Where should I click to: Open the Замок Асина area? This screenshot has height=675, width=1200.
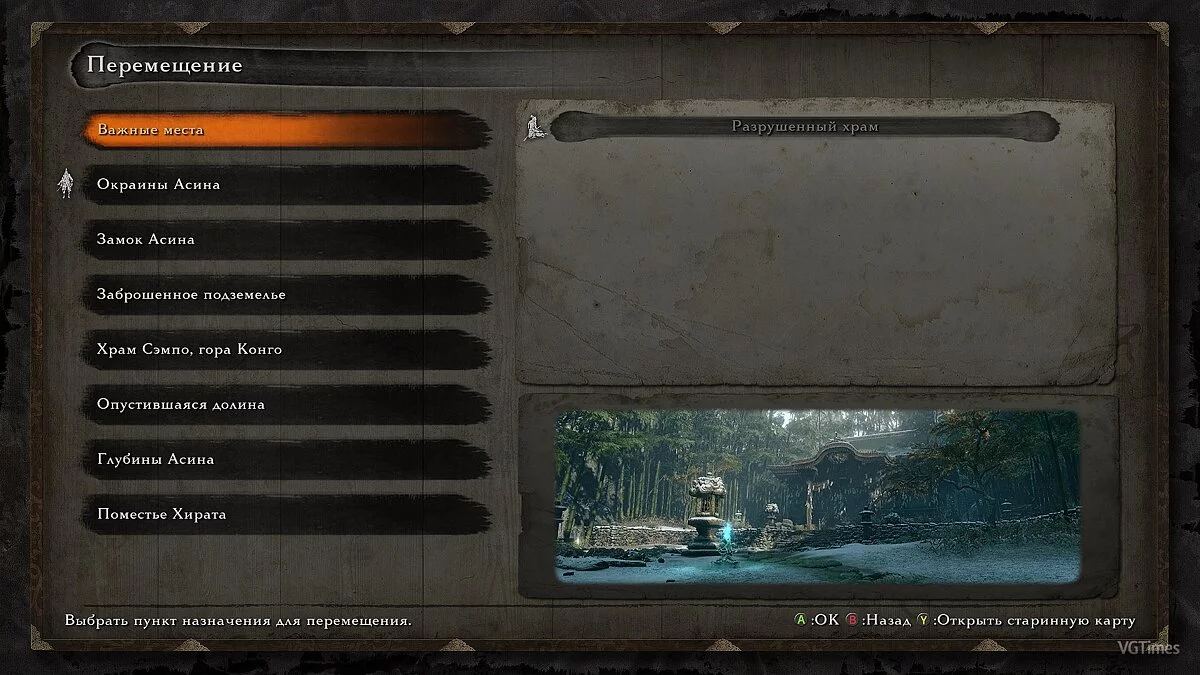click(x=287, y=240)
